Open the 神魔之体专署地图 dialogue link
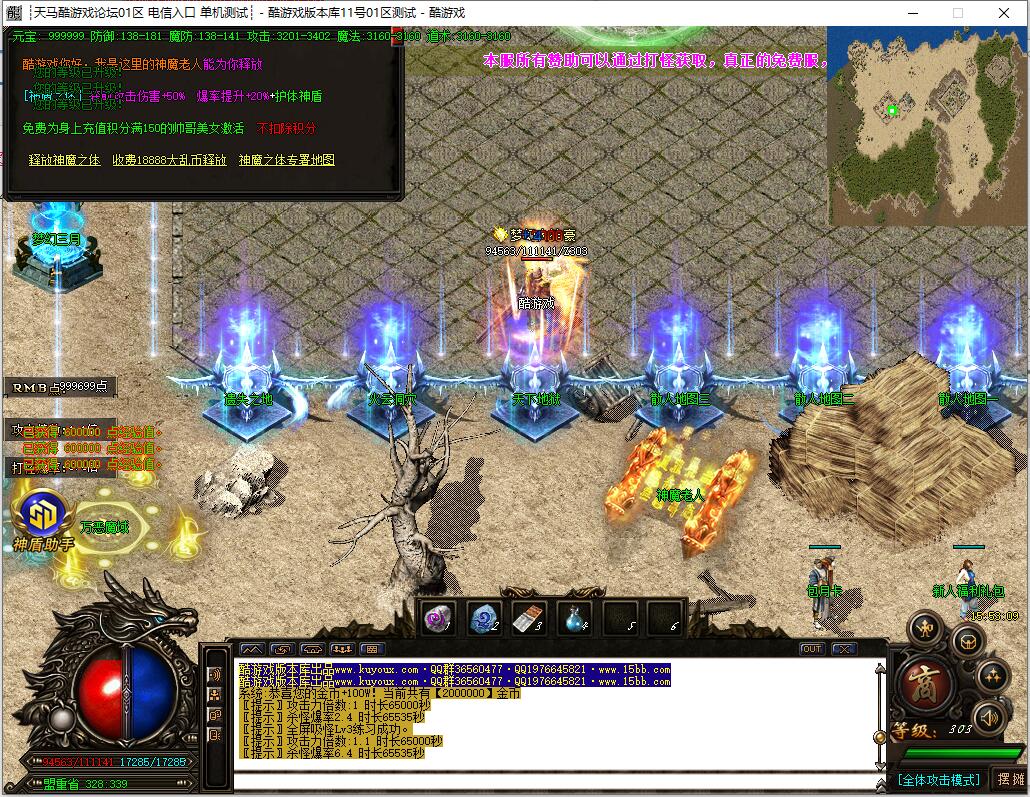This screenshot has width=1030, height=797. [286, 160]
